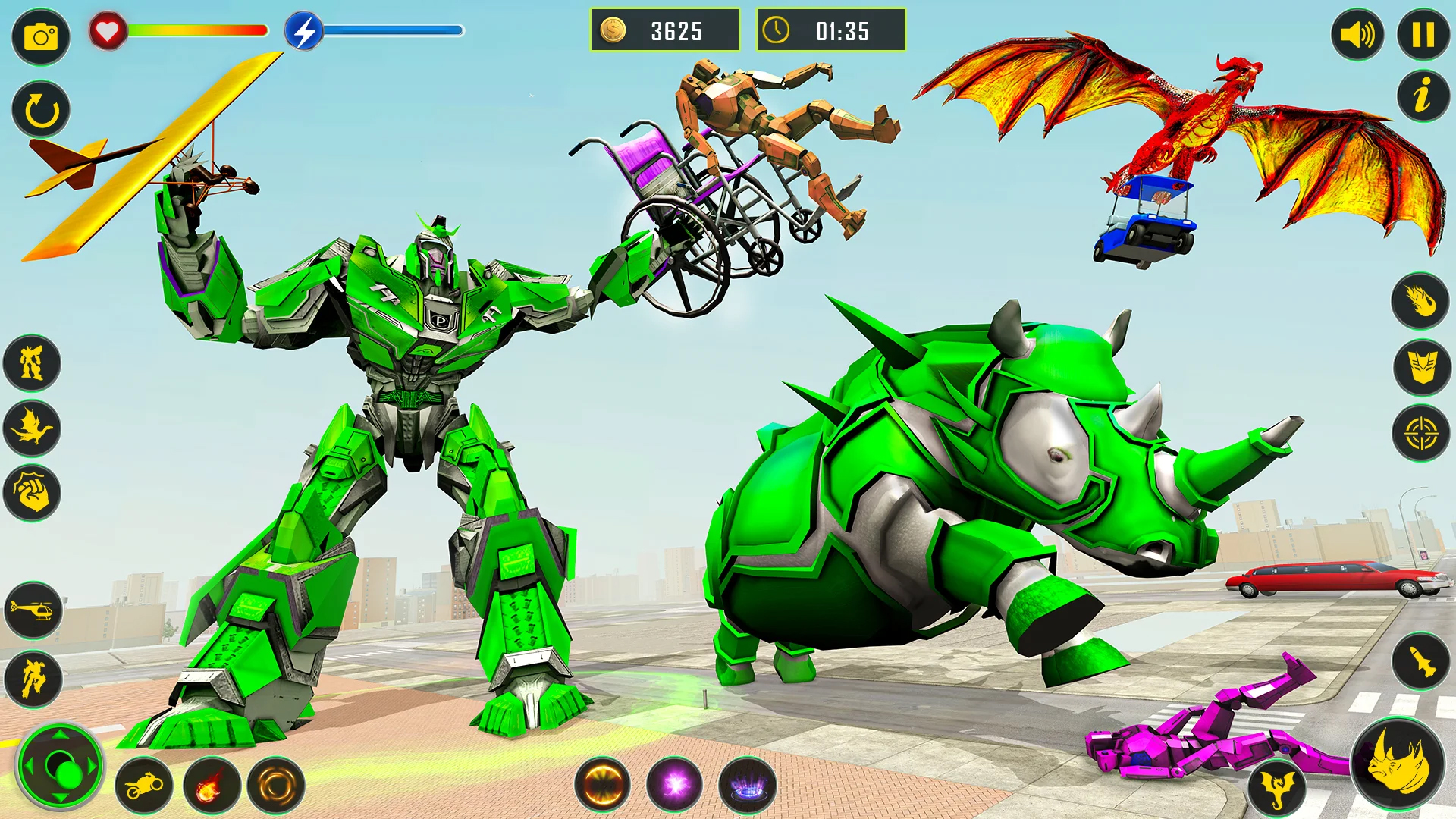Viewport: 1456px width, 819px height.
Task: Use the fist punch attack button
Action: (x=32, y=494)
